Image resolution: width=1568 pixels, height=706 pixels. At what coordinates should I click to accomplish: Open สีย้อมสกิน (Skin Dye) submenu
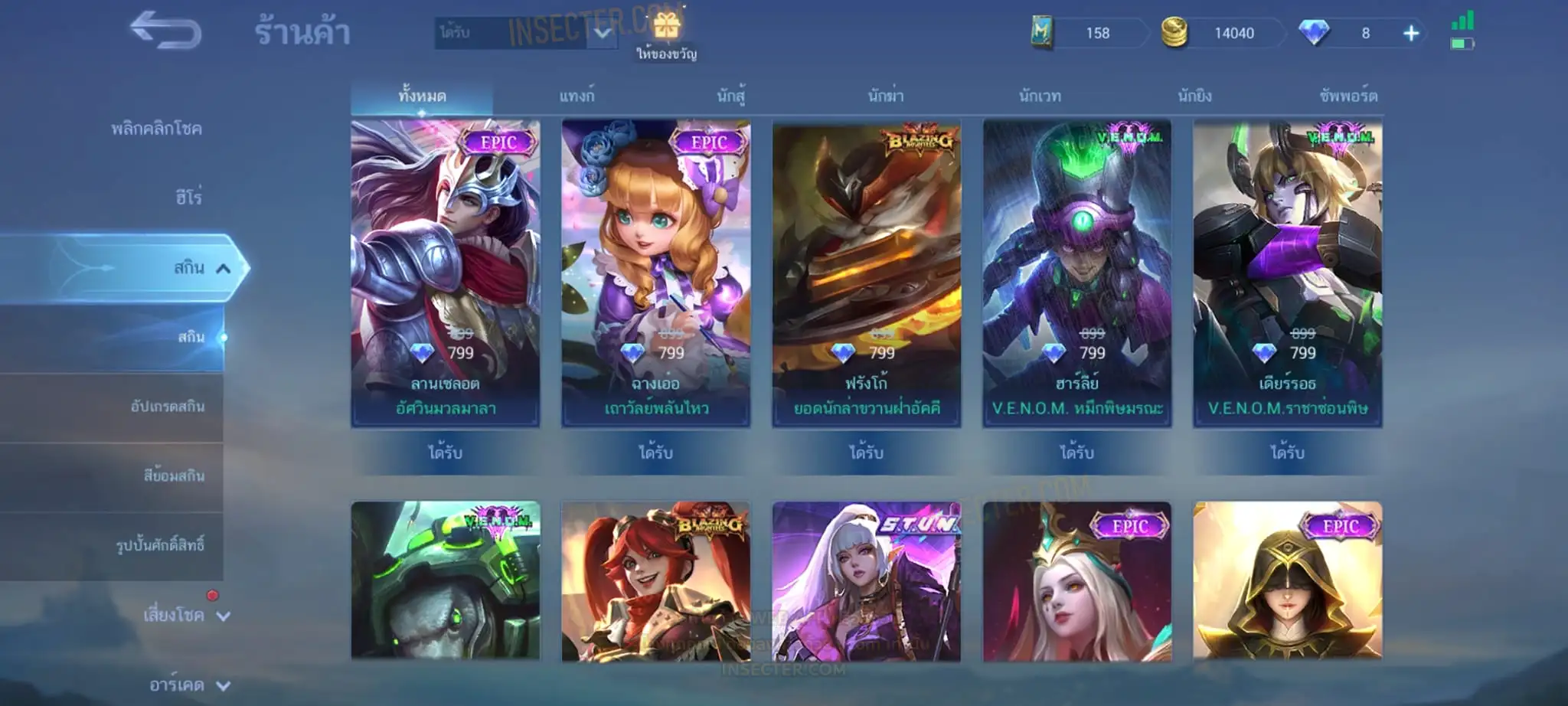(174, 476)
